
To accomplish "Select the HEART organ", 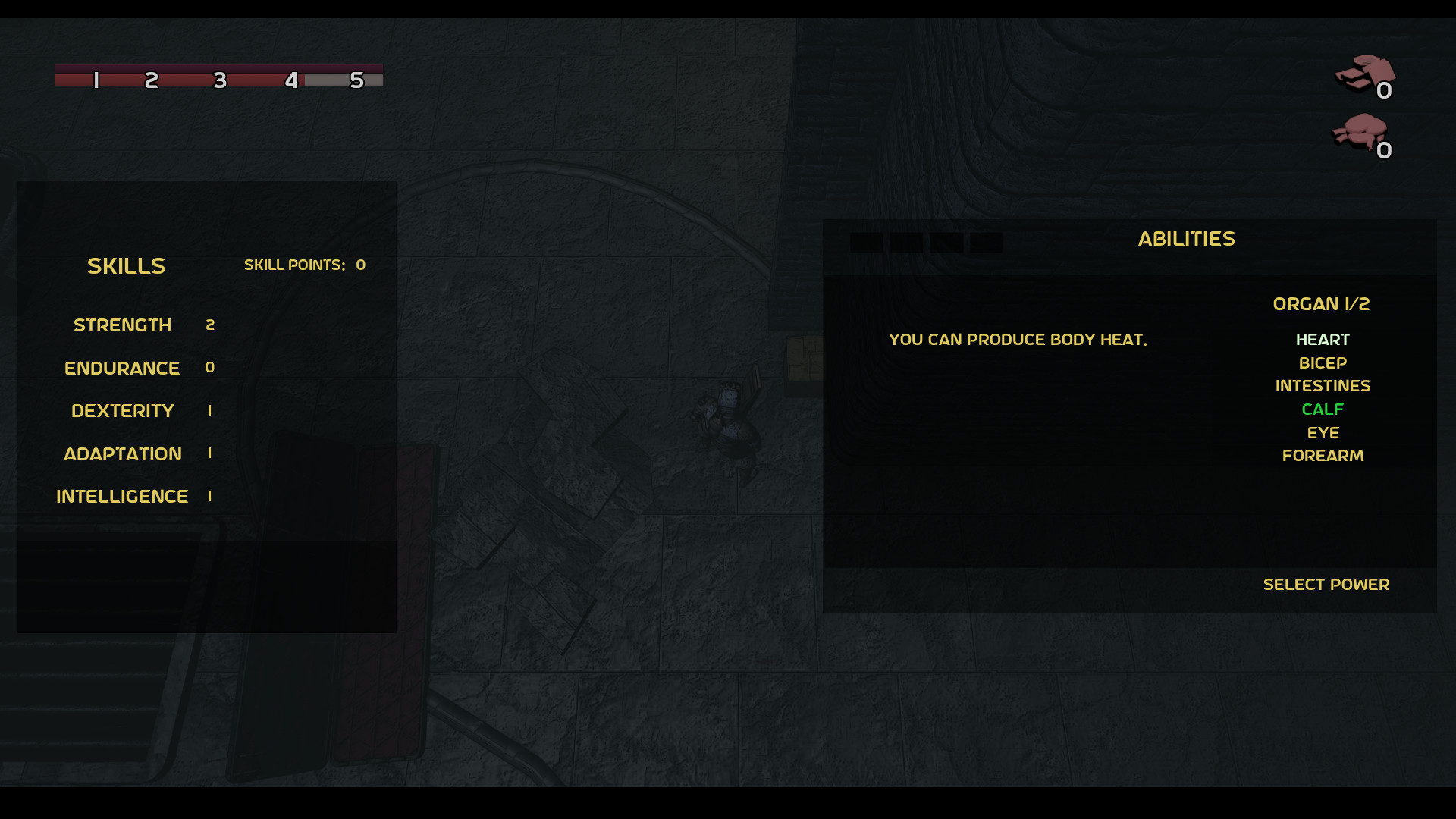I will coord(1323,340).
